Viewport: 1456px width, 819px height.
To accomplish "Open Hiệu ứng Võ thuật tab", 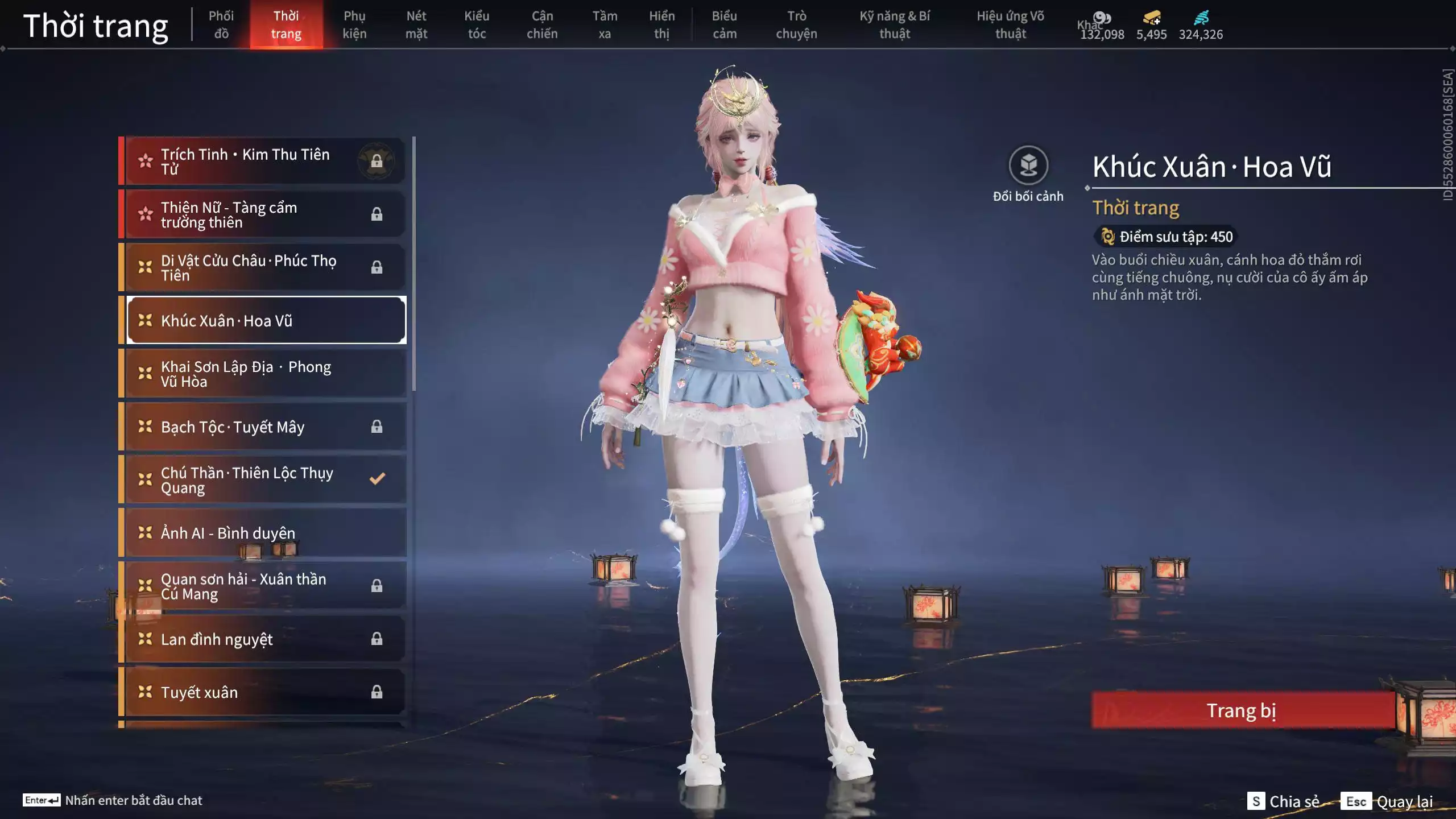I will (x=1010, y=24).
